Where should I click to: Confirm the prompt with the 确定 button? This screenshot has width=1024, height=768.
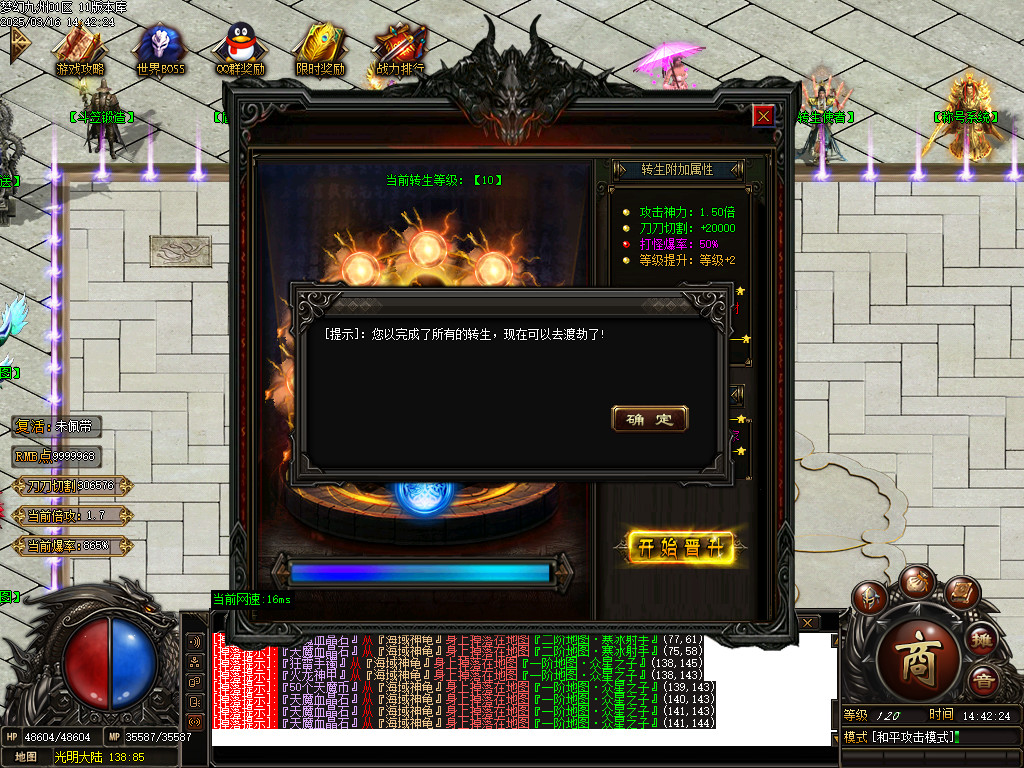pos(649,419)
